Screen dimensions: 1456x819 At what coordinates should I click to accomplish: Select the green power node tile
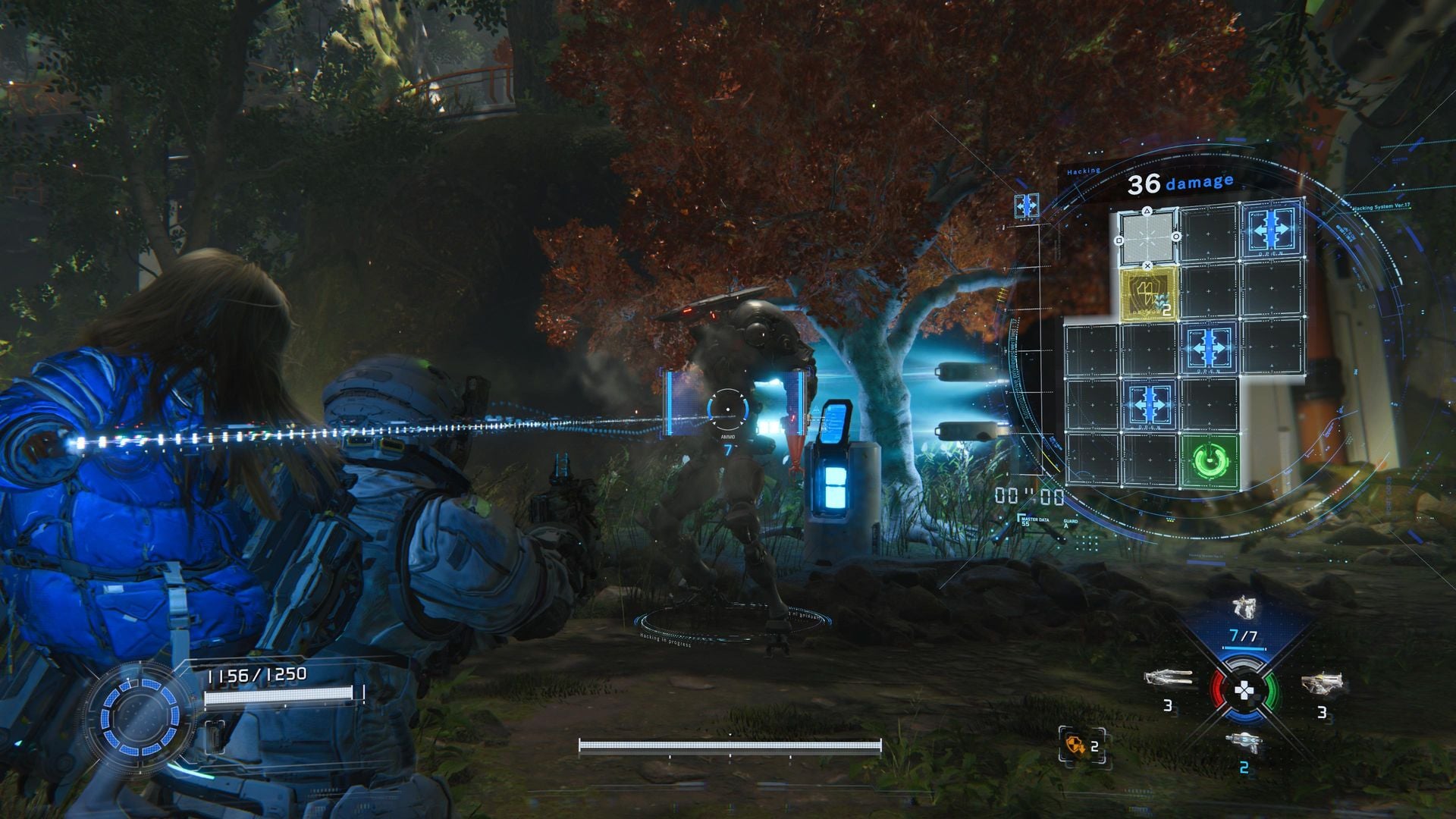click(1209, 460)
